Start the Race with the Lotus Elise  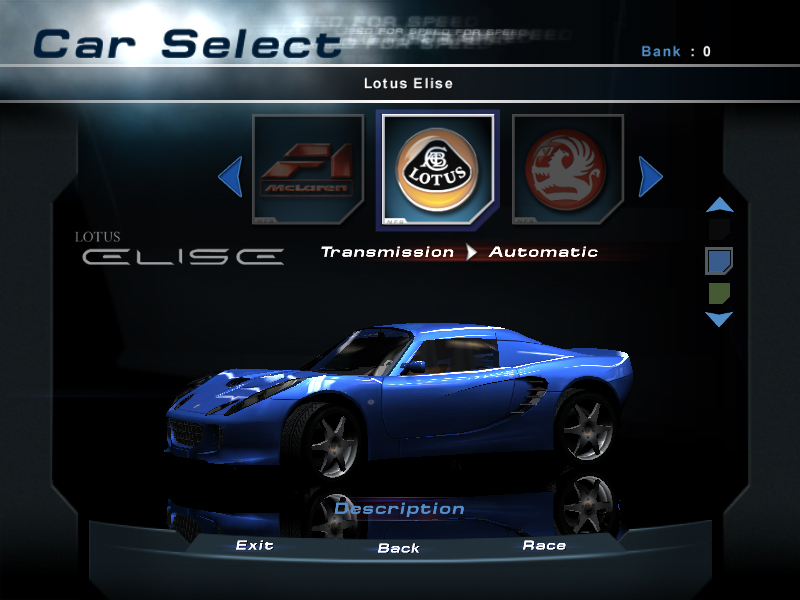[x=544, y=546]
